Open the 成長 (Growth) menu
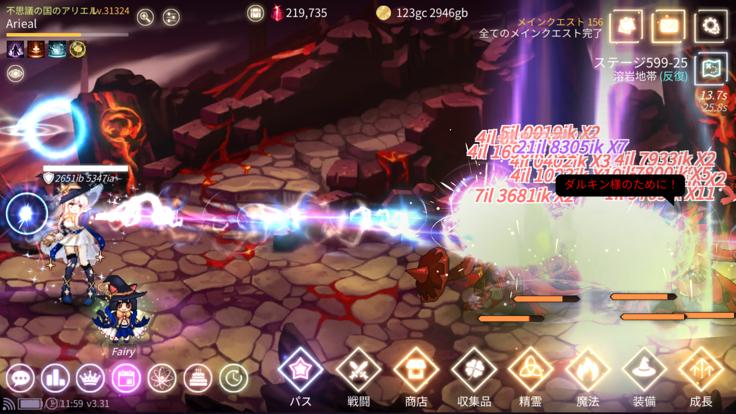736x414 pixels. [x=701, y=371]
